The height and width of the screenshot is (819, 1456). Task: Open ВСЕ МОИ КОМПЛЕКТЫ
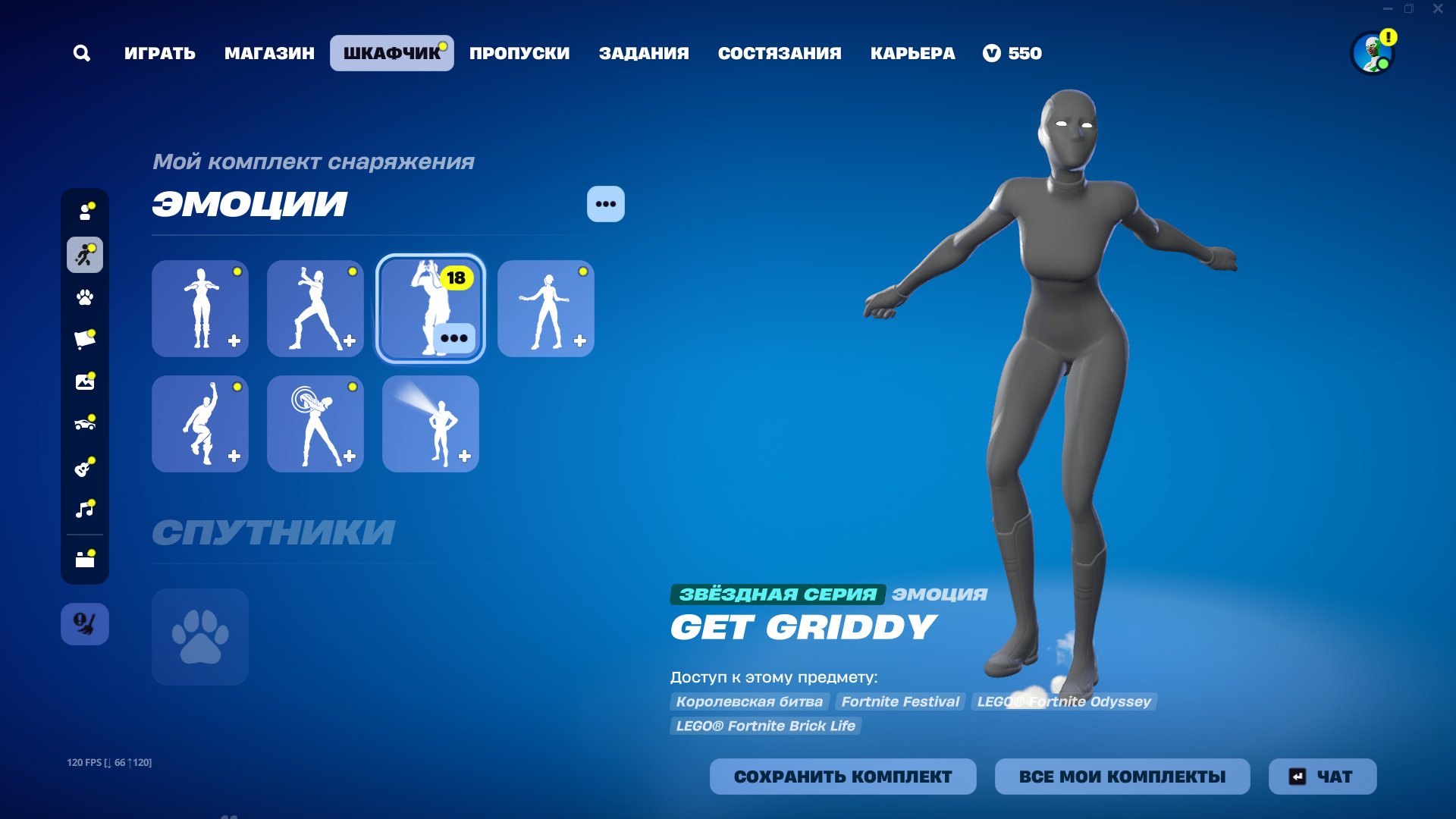1122,777
